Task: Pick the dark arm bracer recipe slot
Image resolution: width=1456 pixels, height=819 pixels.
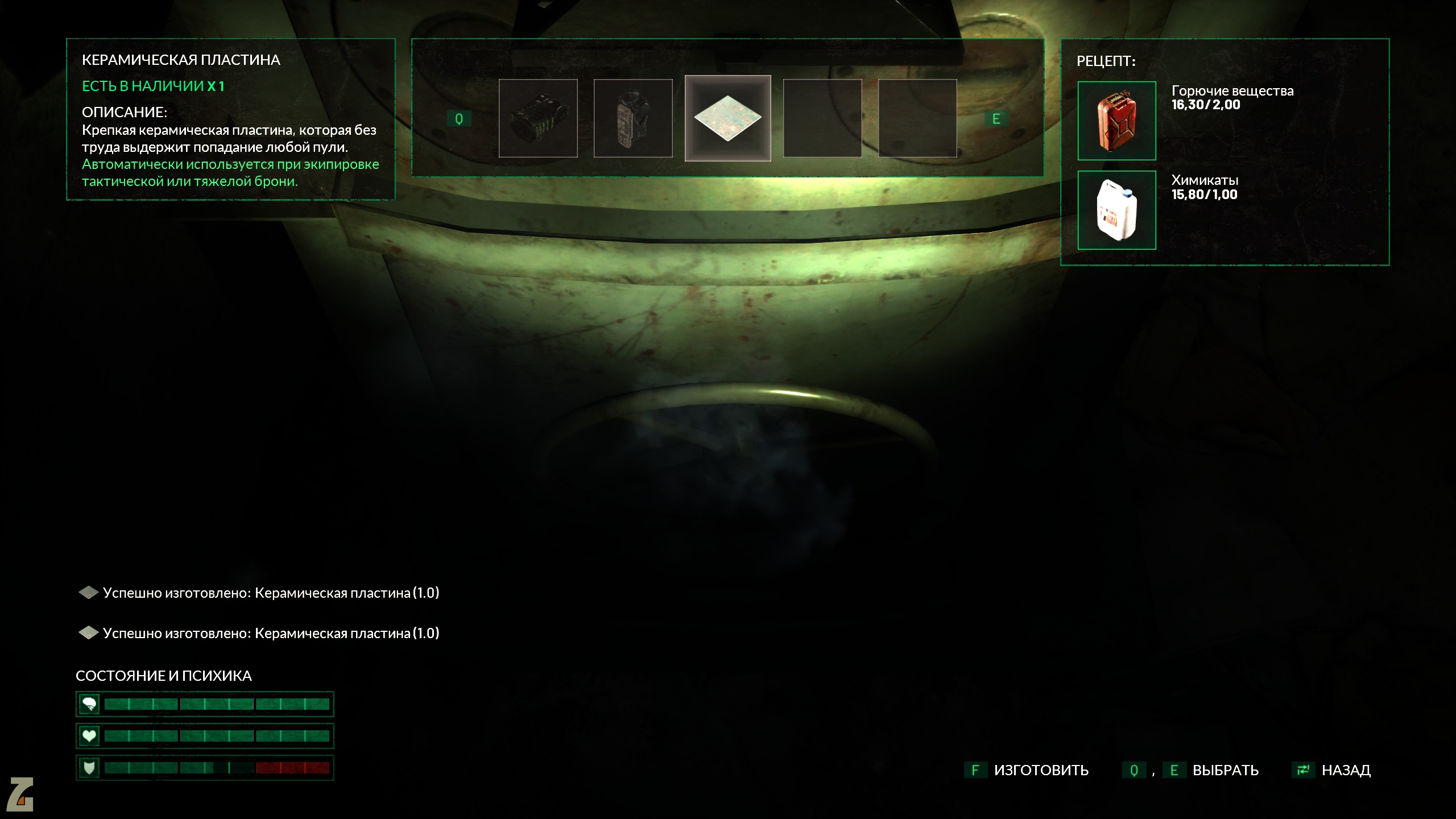Action: [538, 118]
